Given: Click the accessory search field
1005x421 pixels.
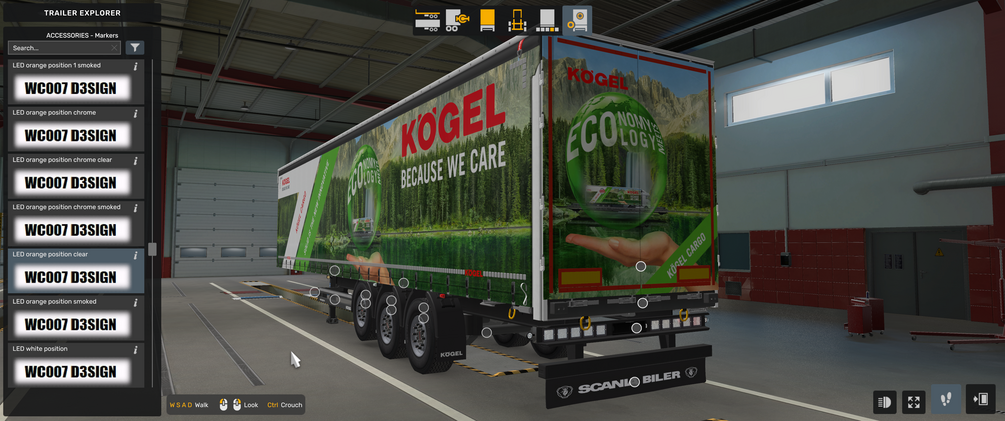Looking at the screenshot, I should click(58, 48).
